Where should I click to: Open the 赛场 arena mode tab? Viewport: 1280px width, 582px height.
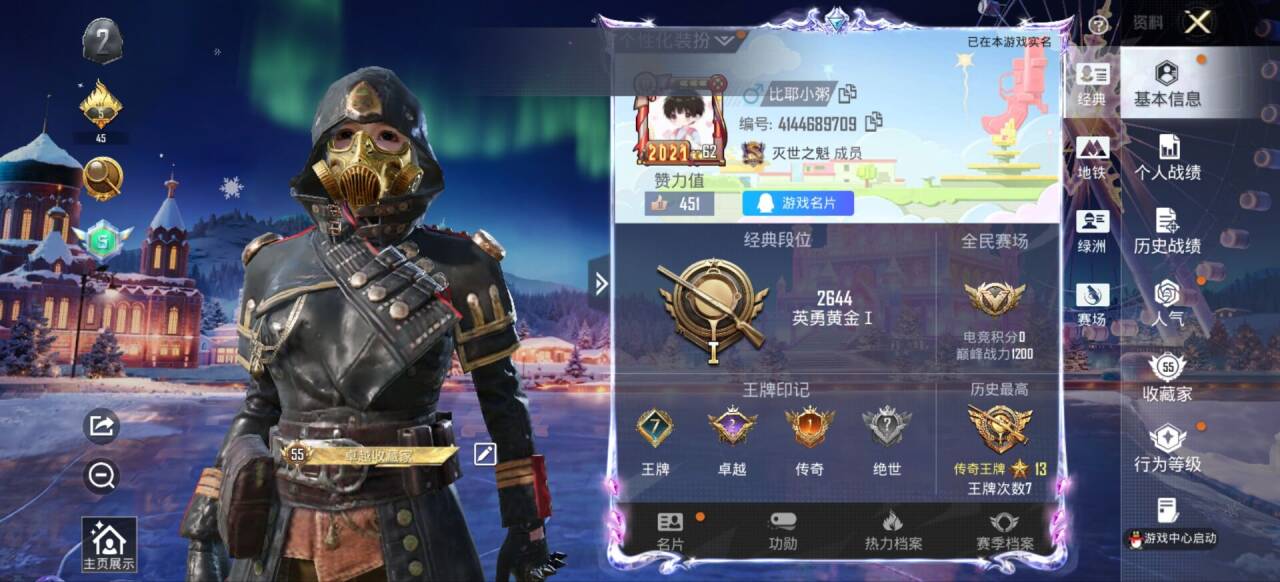click(x=1092, y=304)
